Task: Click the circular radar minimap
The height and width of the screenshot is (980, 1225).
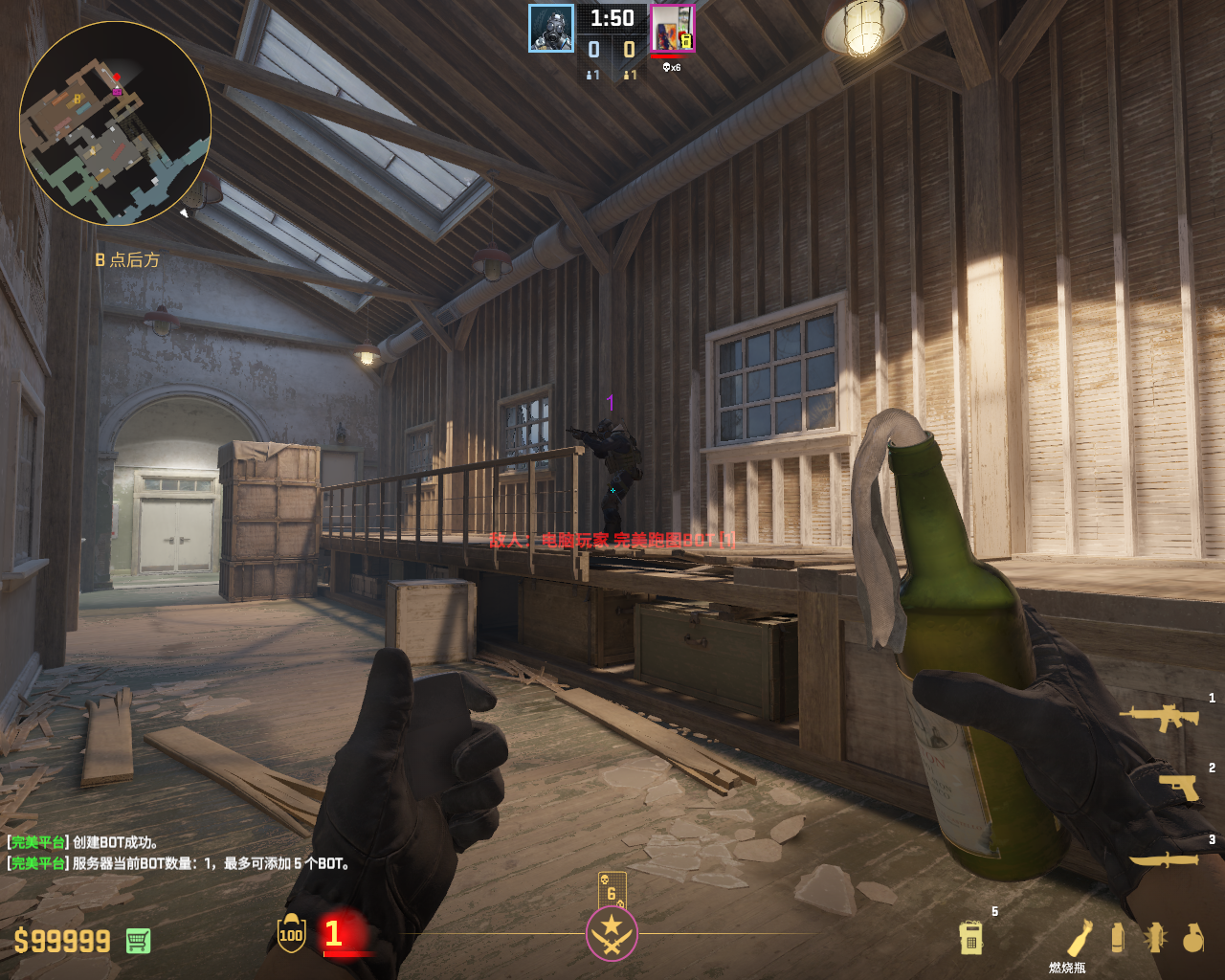Action: (x=115, y=122)
